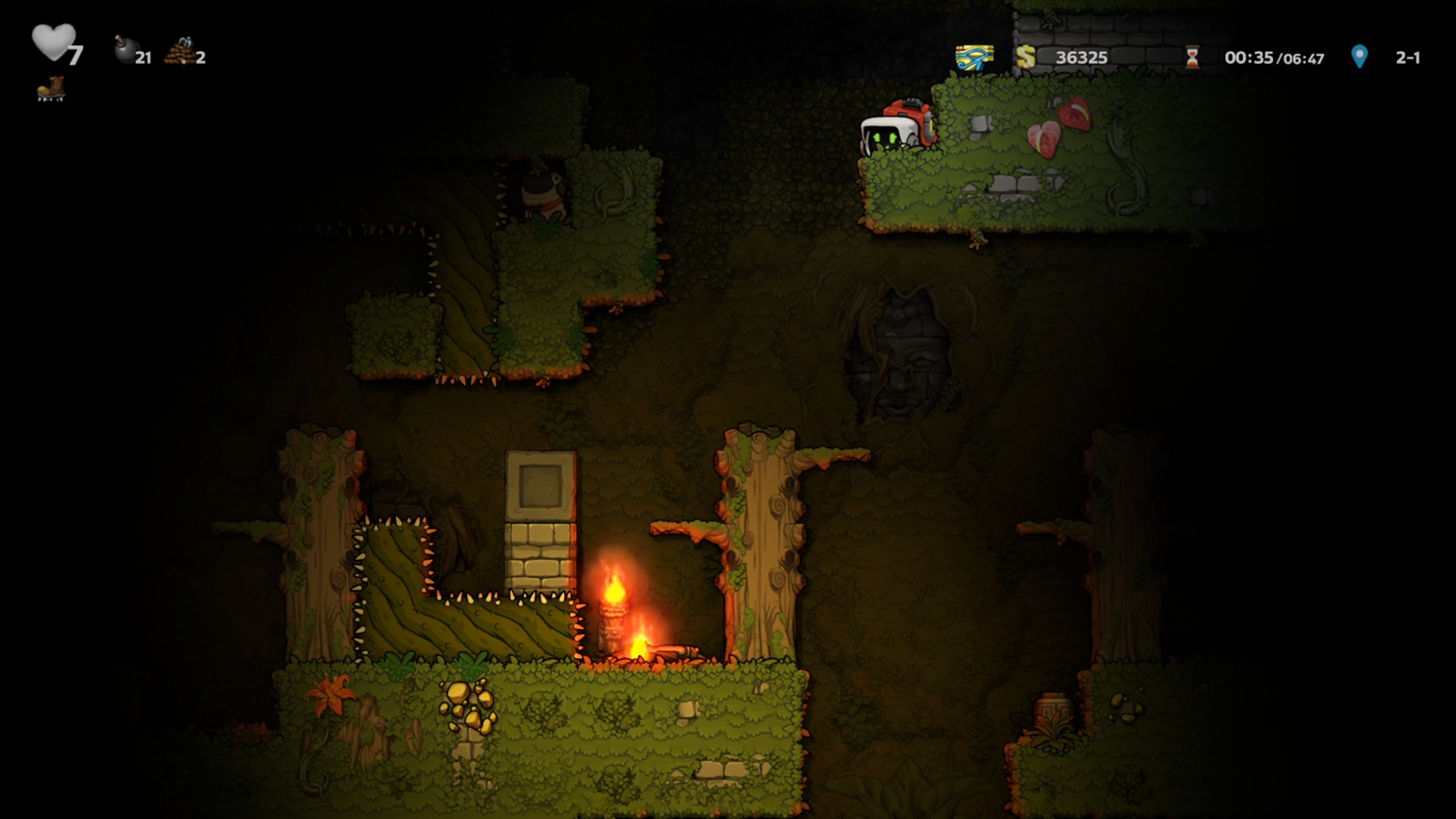This screenshot has width=1456, height=819.
Task: Select the Udjat Eye item icon
Action: (974, 57)
